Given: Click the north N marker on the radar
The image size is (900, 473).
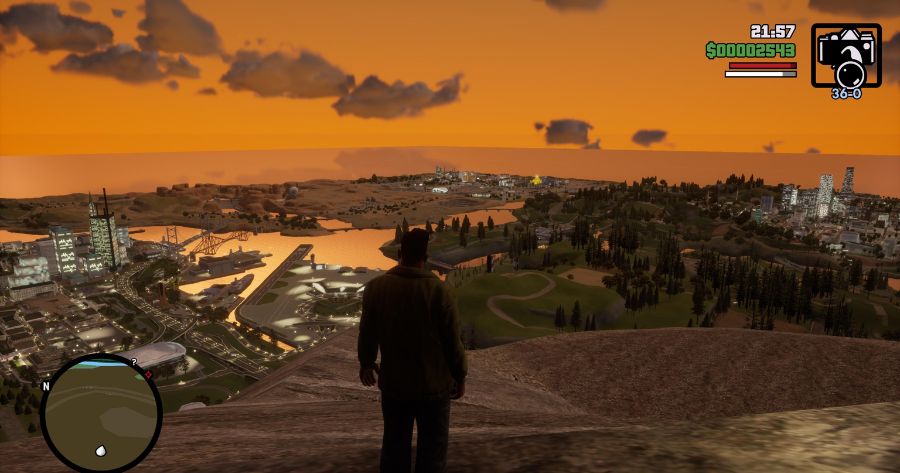Looking at the screenshot, I should [45, 385].
